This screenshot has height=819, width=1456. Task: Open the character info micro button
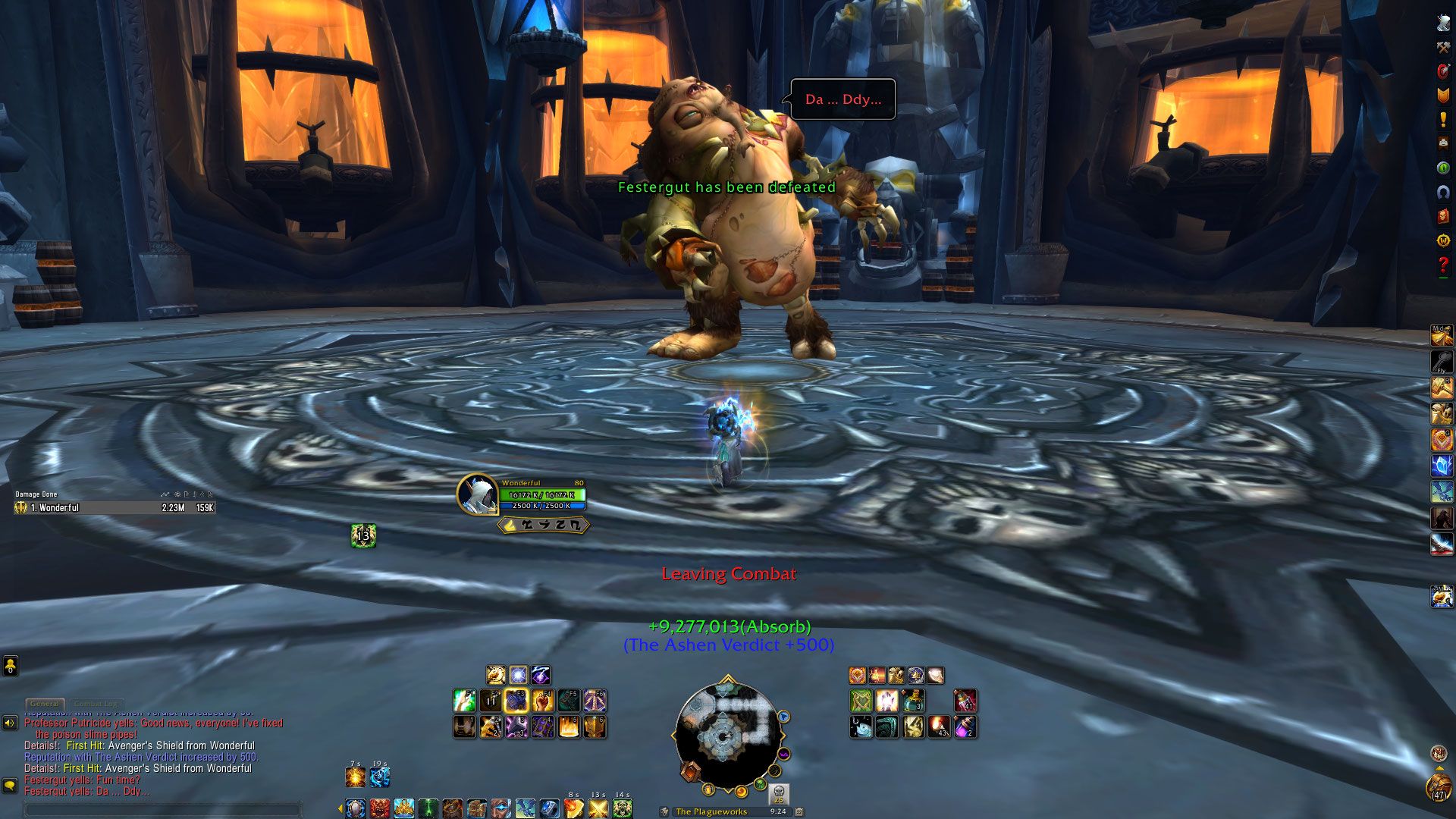point(1443,23)
